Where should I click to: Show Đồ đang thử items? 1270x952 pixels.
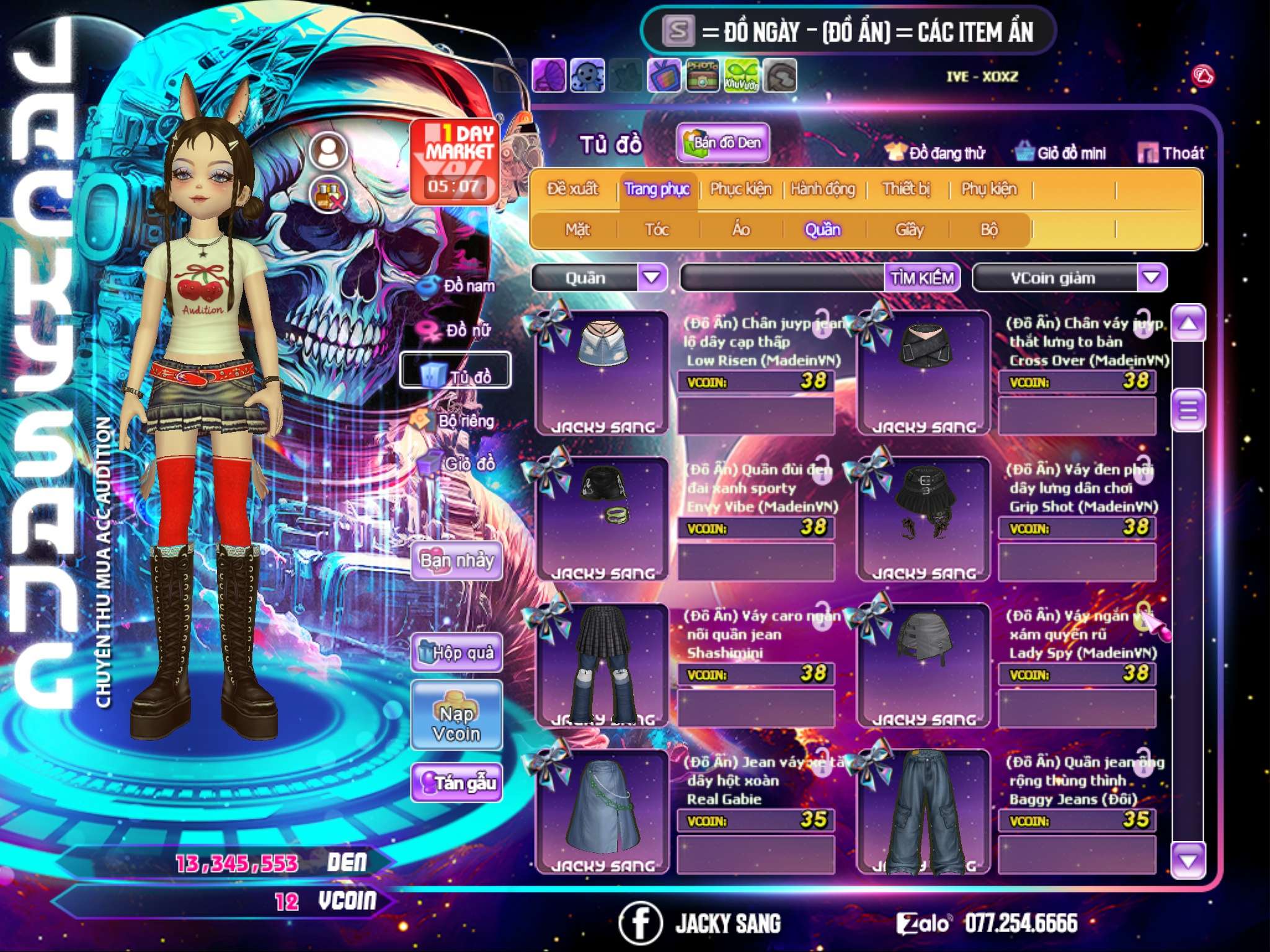[936, 153]
